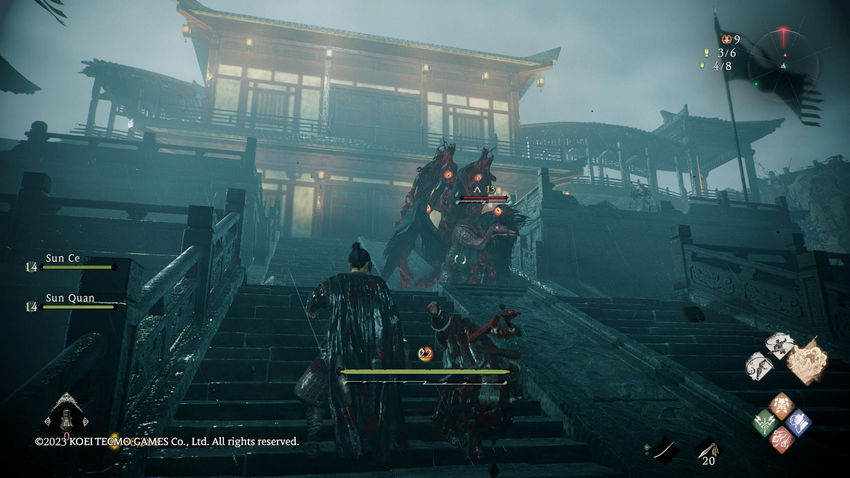Select the orange wizardry spell diamond
Viewport: 850px width, 478px height.
click(x=782, y=405)
